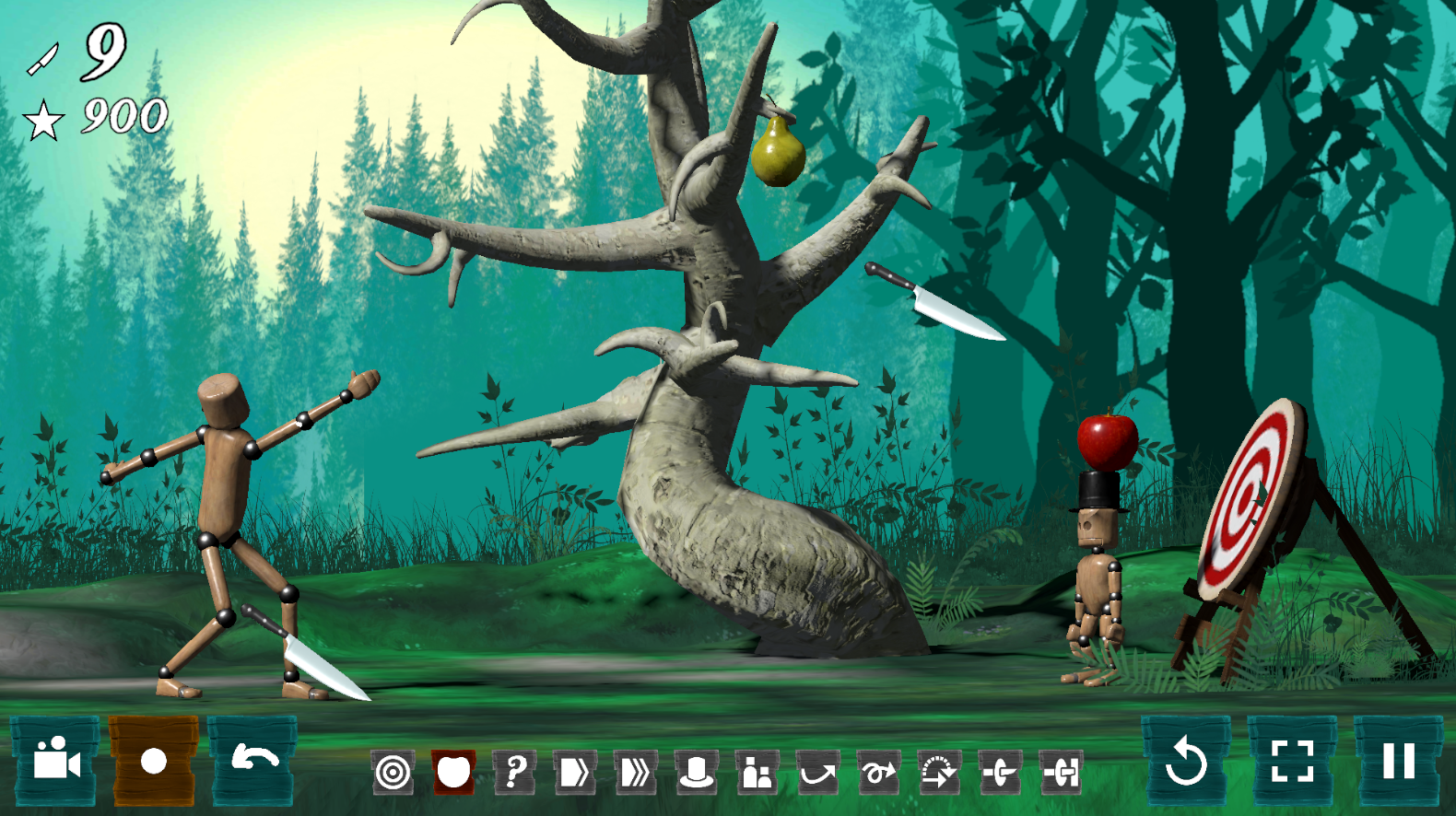Select the single chevron arrow icon

[575, 772]
